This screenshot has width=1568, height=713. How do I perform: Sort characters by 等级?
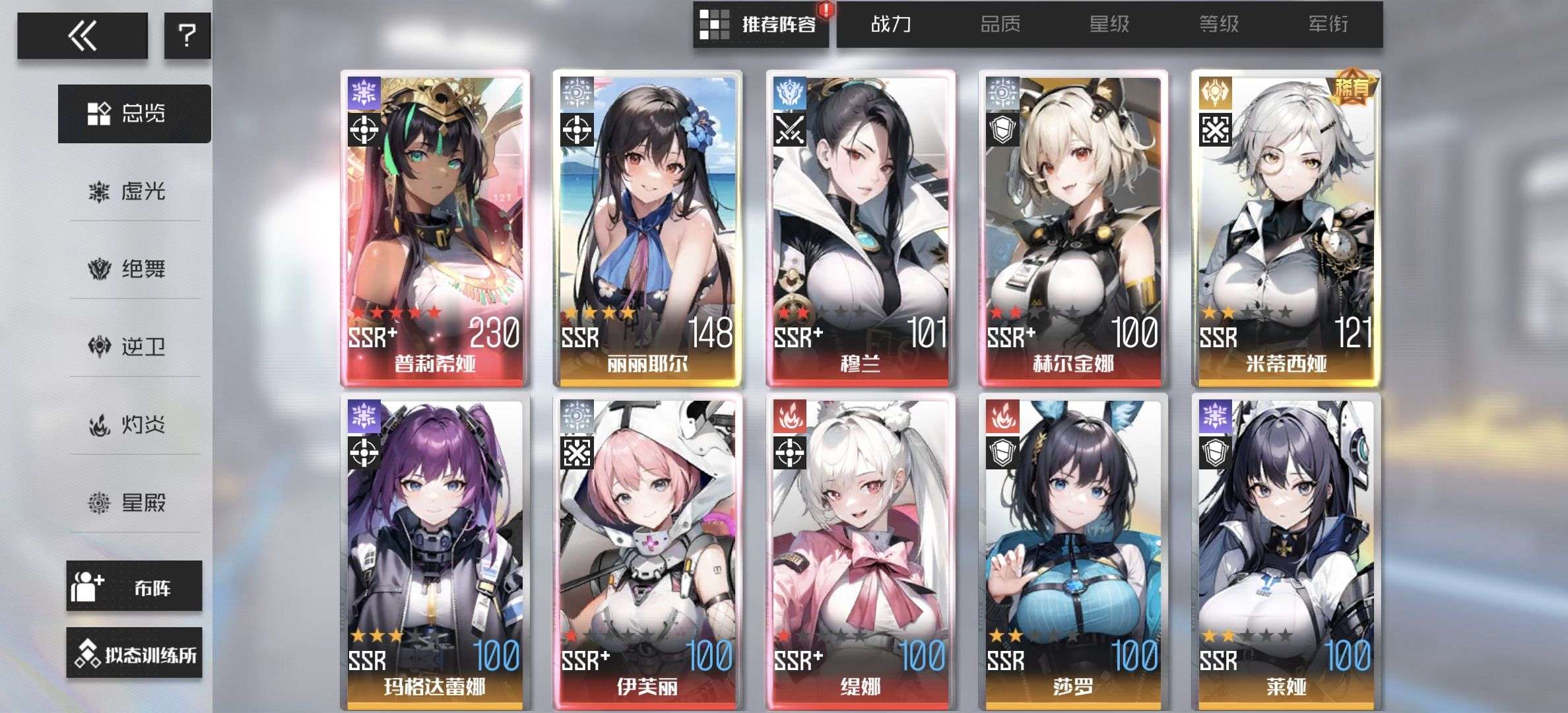[1219, 25]
